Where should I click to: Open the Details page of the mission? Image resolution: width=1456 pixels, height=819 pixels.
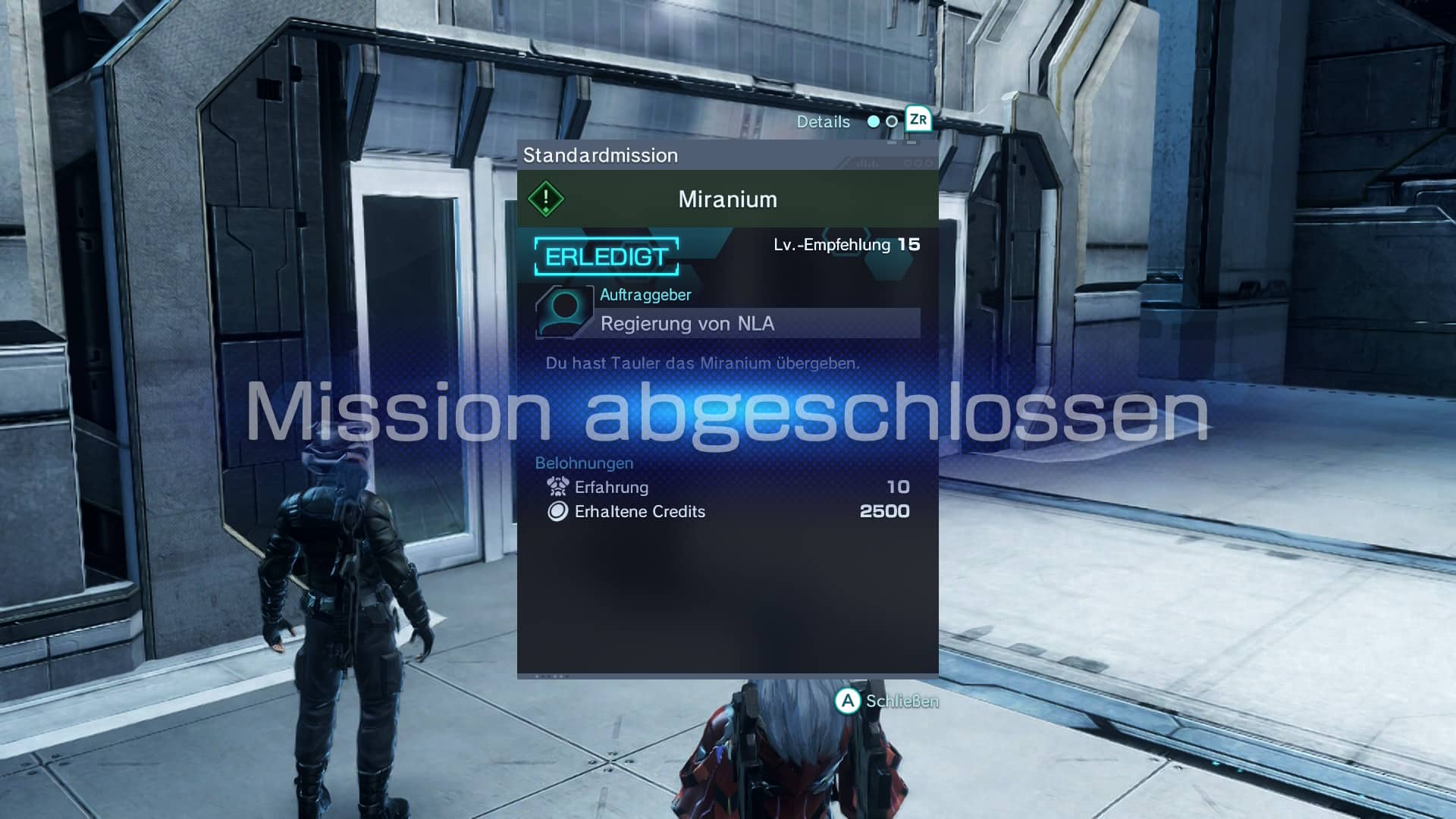(x=824, y=122)
